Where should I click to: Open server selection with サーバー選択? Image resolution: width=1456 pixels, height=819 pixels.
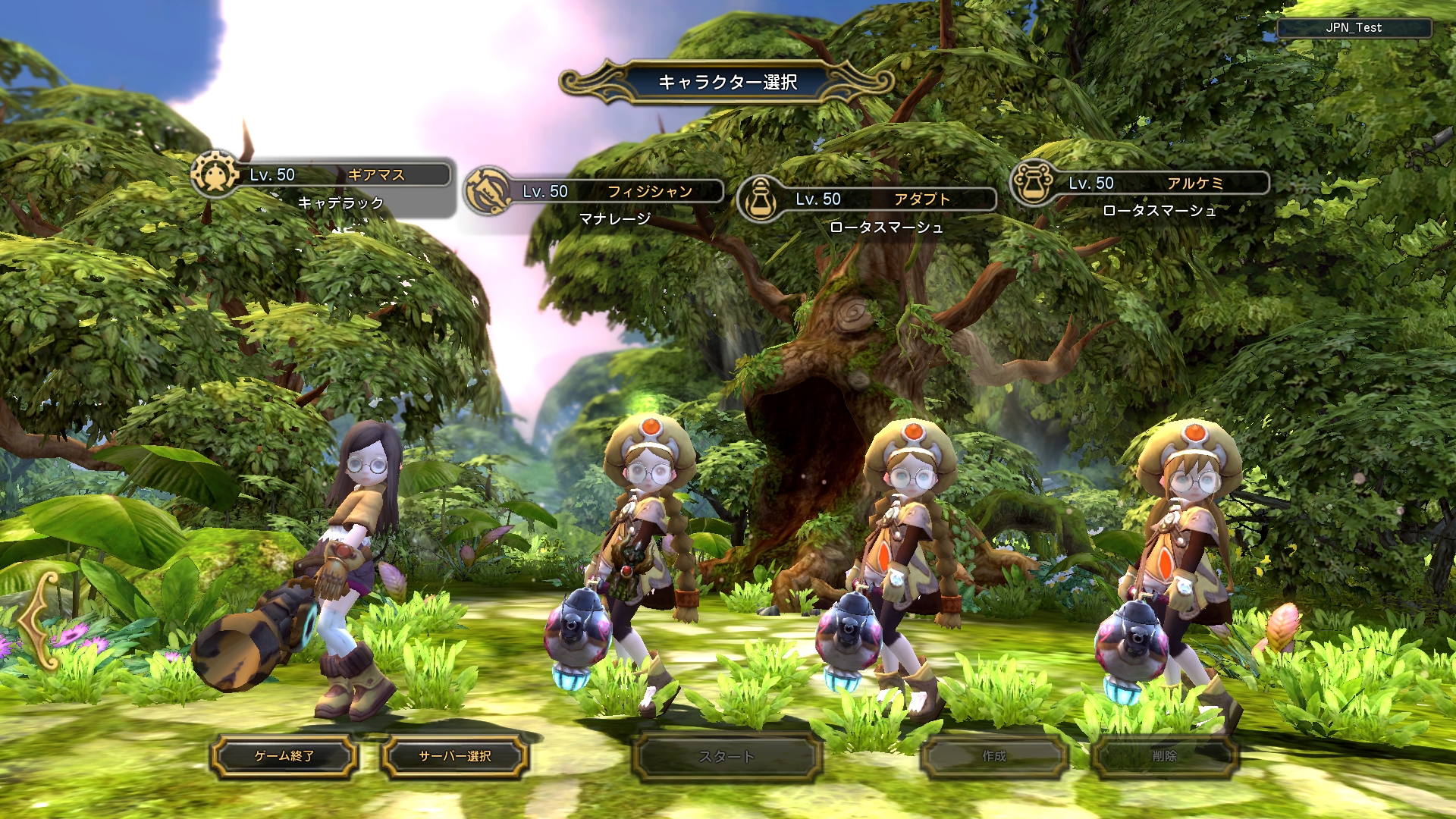455,756
